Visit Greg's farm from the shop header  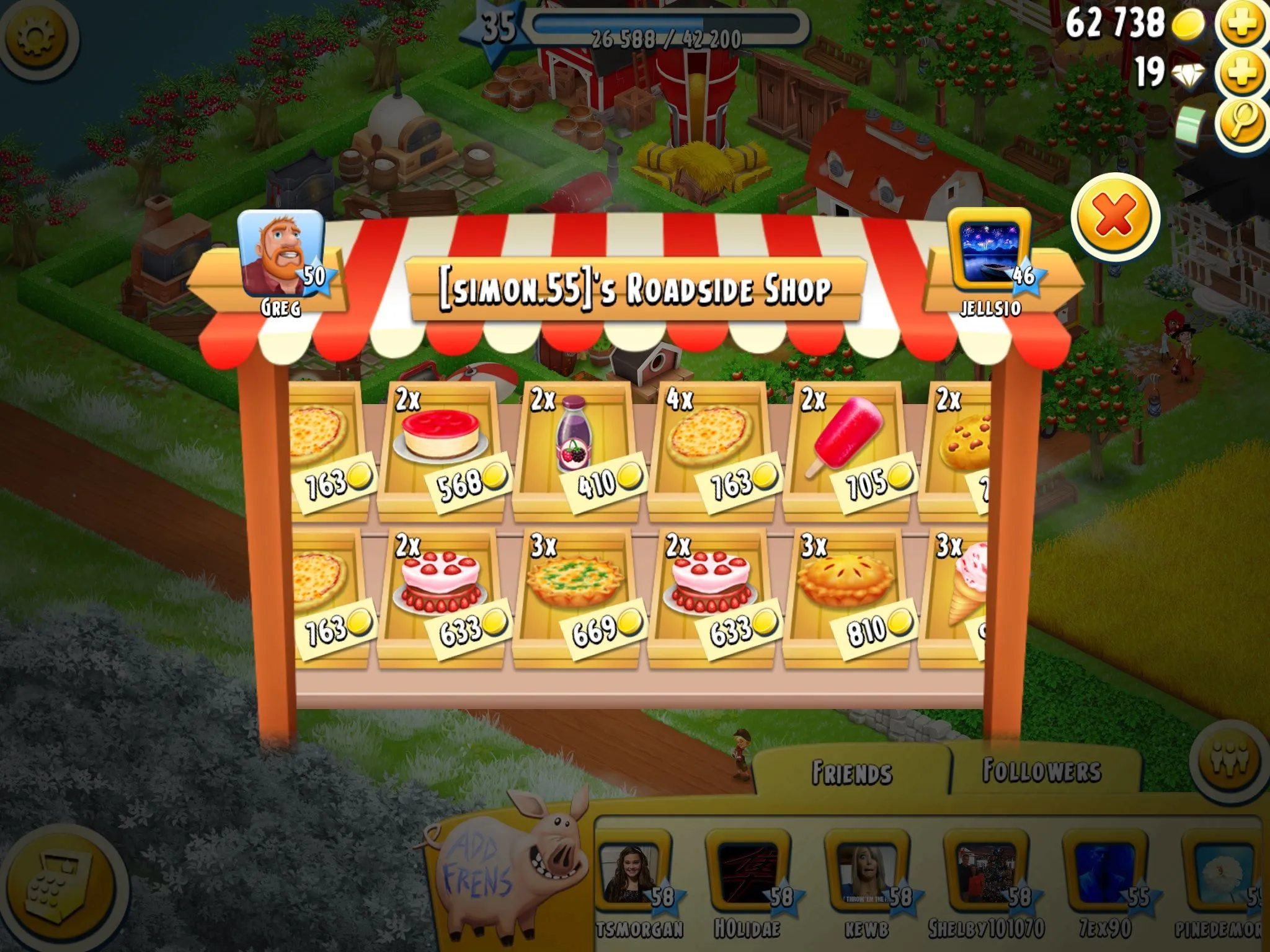tap(281, 255)
